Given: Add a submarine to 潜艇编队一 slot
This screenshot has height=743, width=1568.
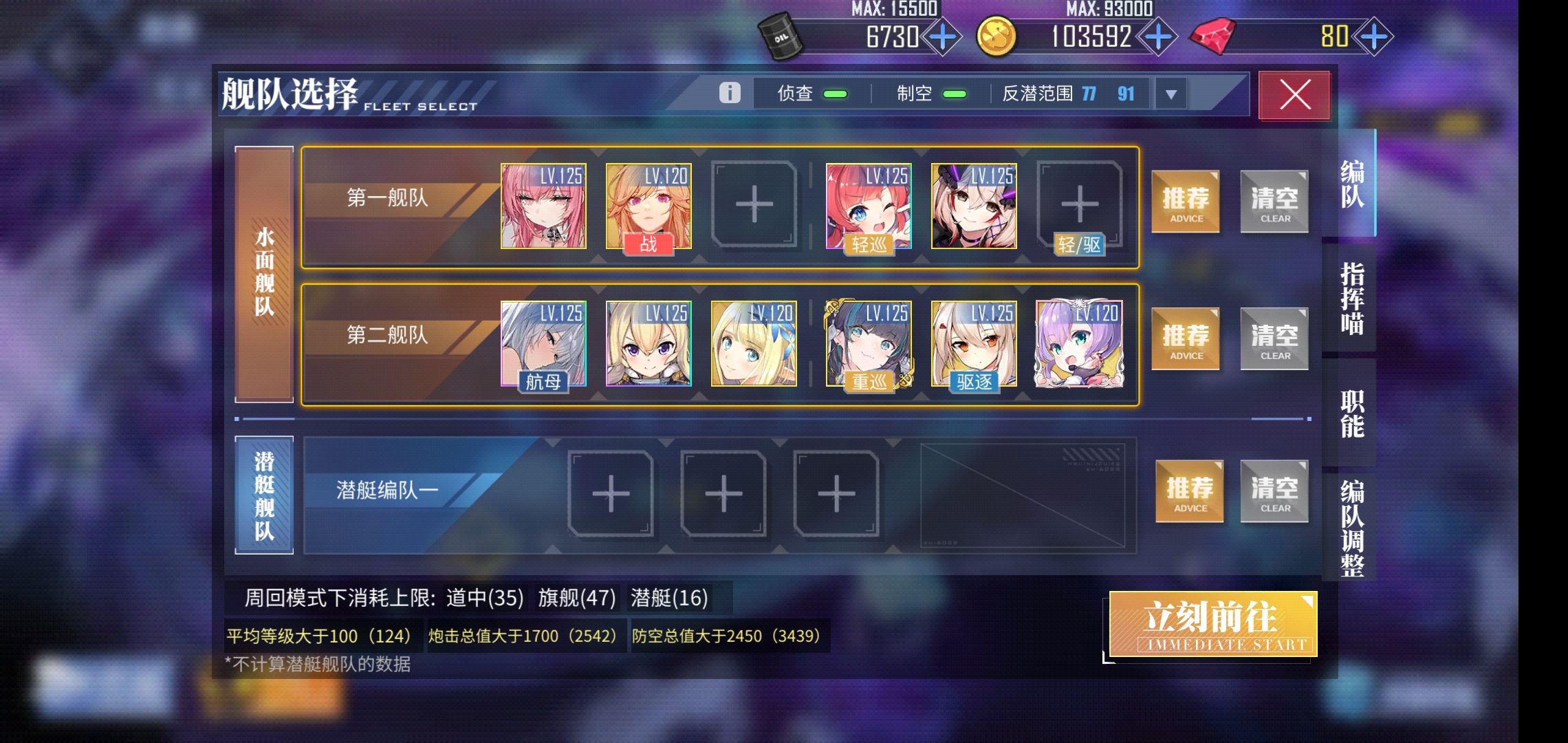Looking at the screenshot, I should point(609,494).
